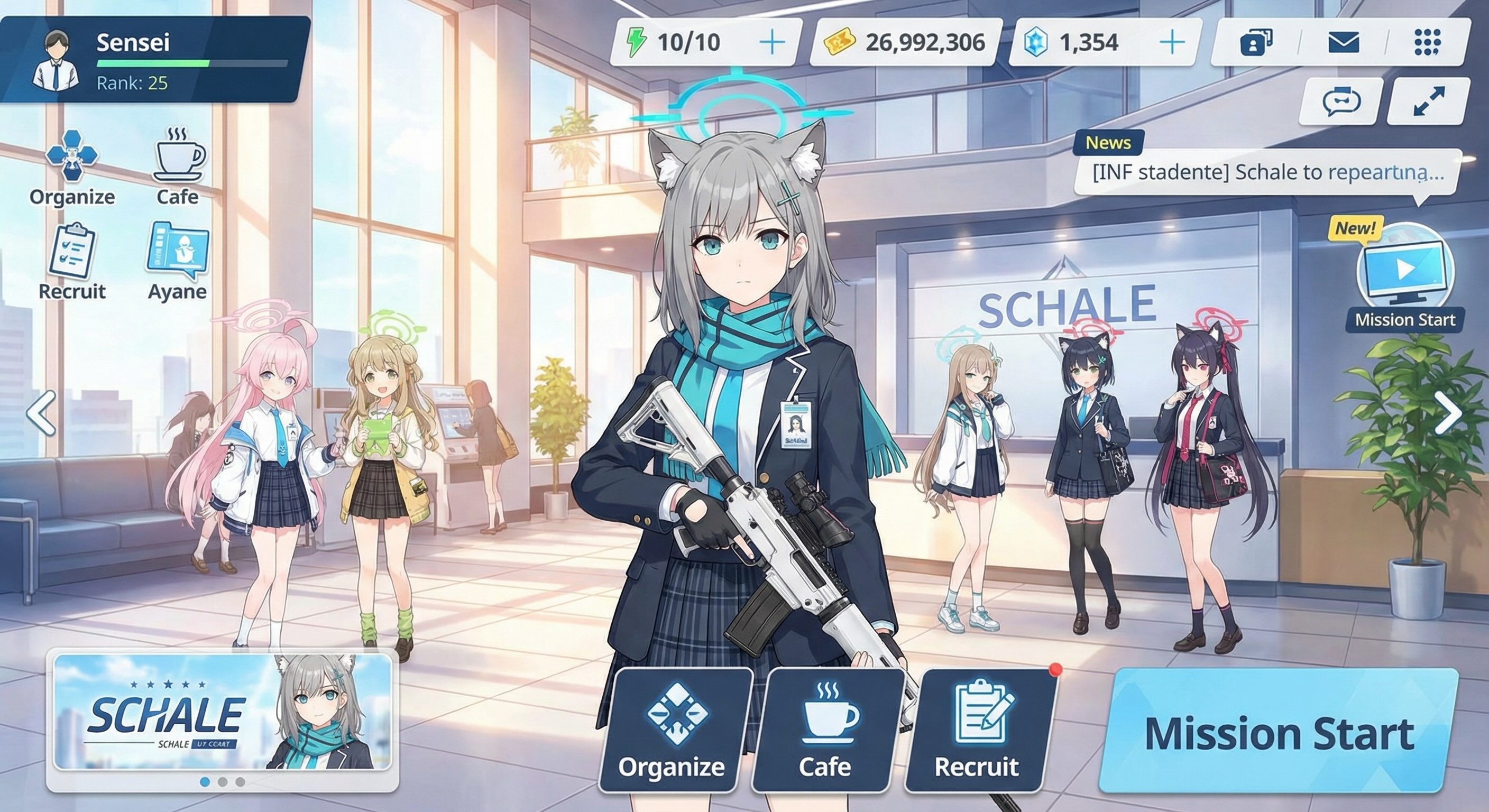
Task: Open the mailbox envelope icon
Action: (1343, 43)
